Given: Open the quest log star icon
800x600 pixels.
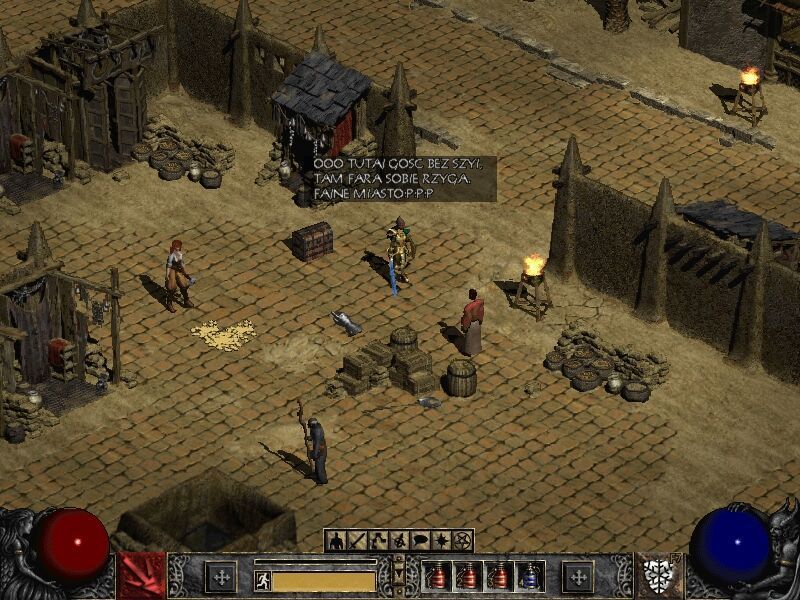Looking at the screenshot, I should pos(441,541).
